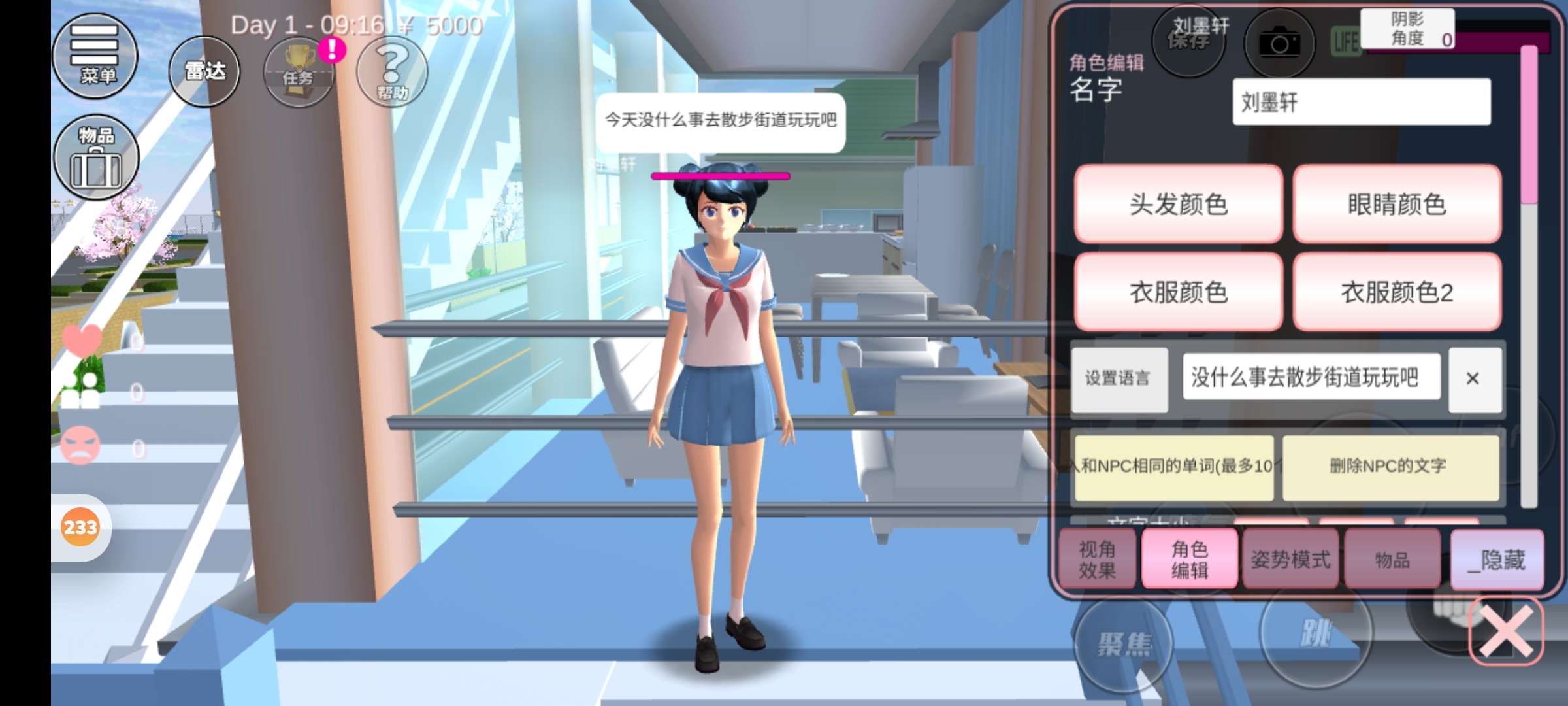Image resolution: width=1568 pixels, height=706 pixels.
Task: Close the editor with the large white X
Action: tap(1505, 631)
